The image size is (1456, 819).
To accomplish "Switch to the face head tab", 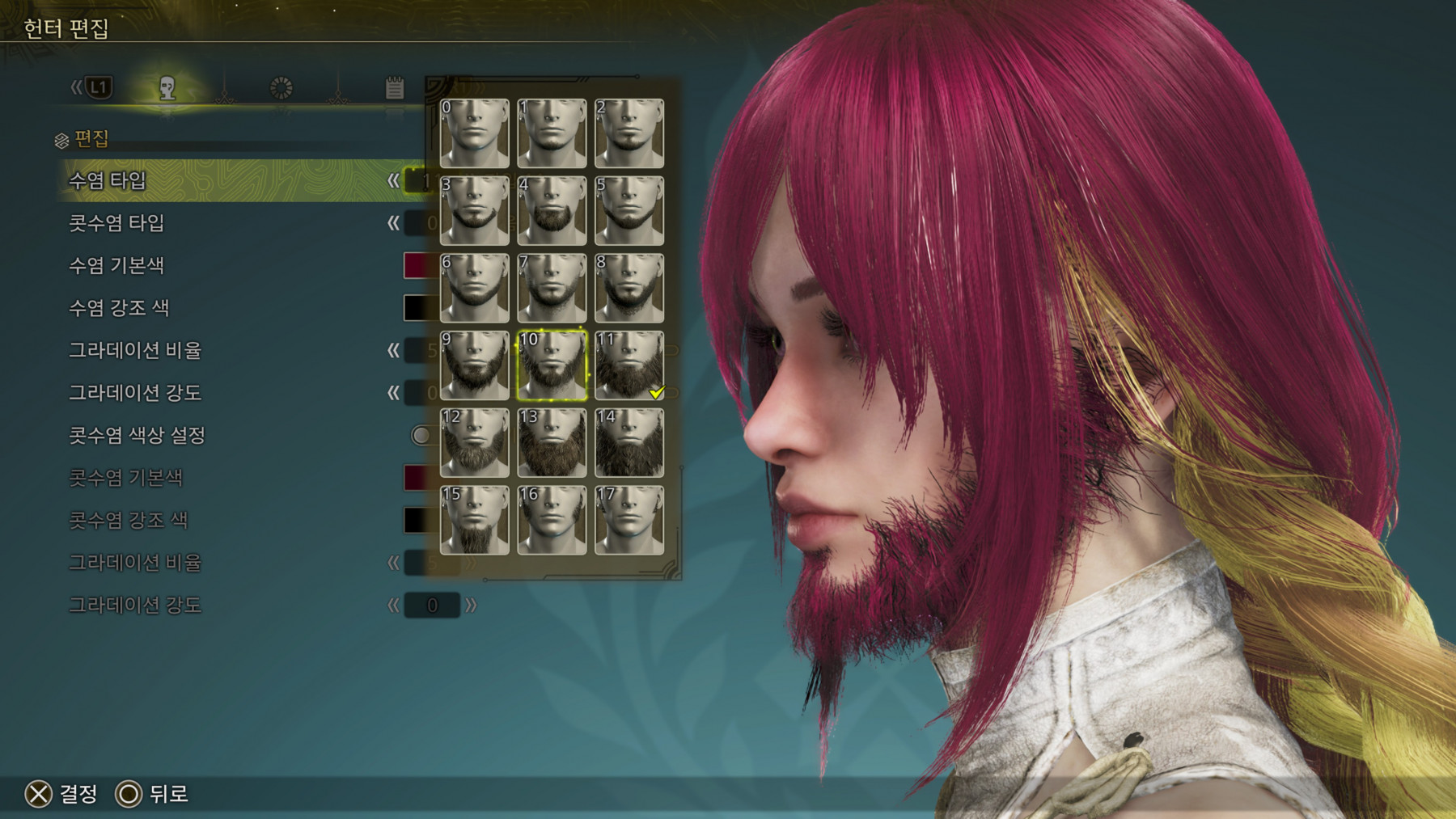I will [167, 88].
